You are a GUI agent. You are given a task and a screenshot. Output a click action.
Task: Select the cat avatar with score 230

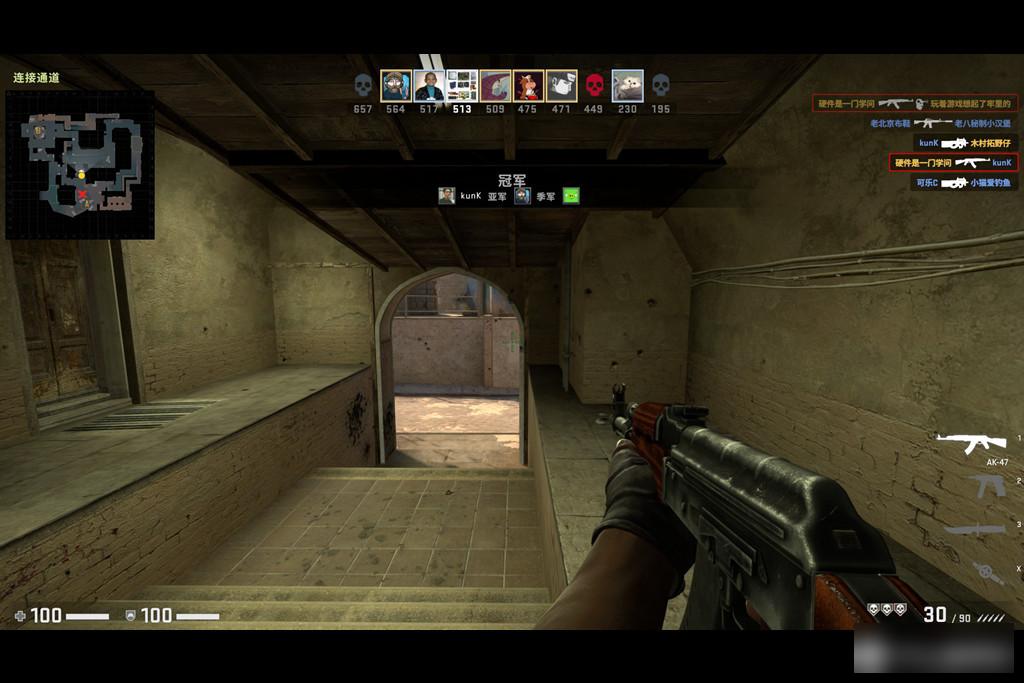[x=627, y=85]
